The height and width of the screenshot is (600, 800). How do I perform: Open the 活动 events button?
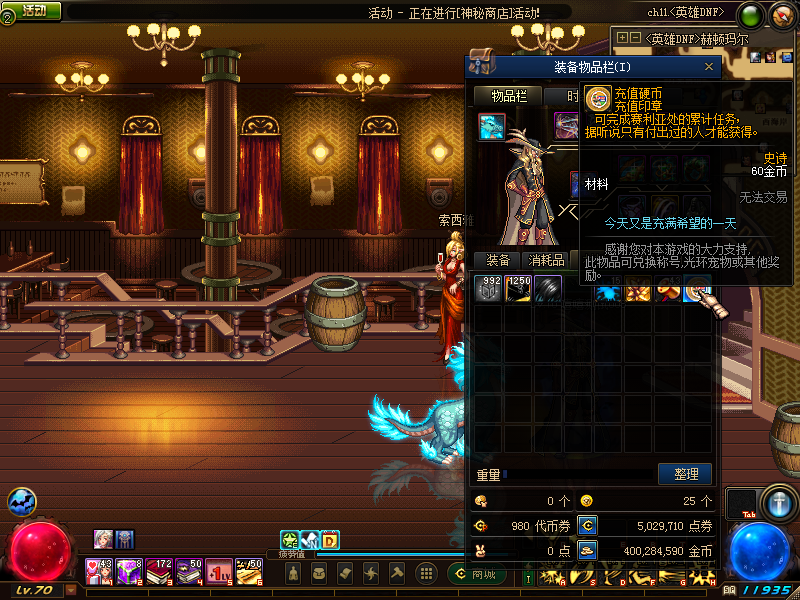(x=32, y=10)
